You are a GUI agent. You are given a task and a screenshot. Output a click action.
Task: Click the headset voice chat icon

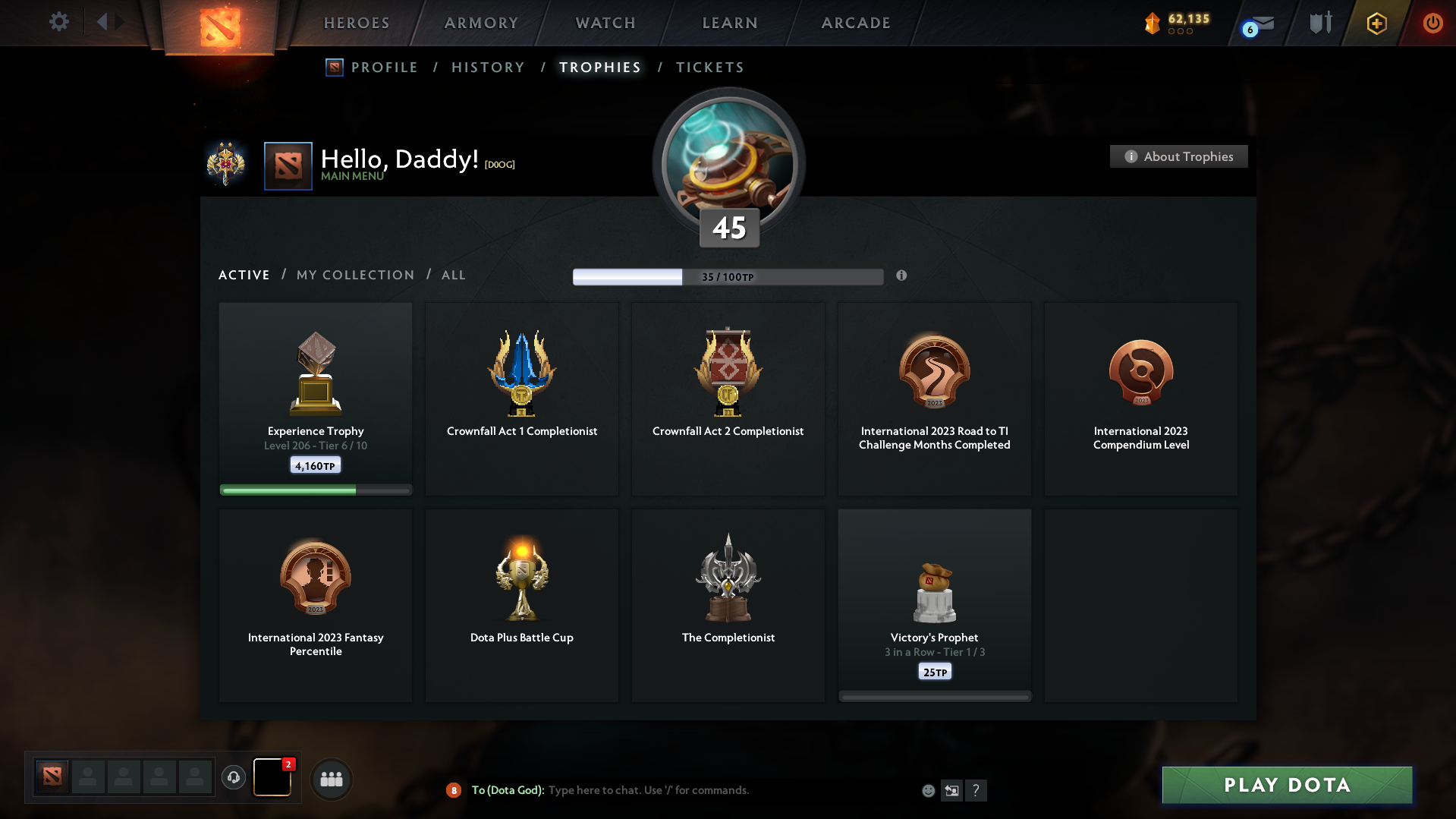234,777
